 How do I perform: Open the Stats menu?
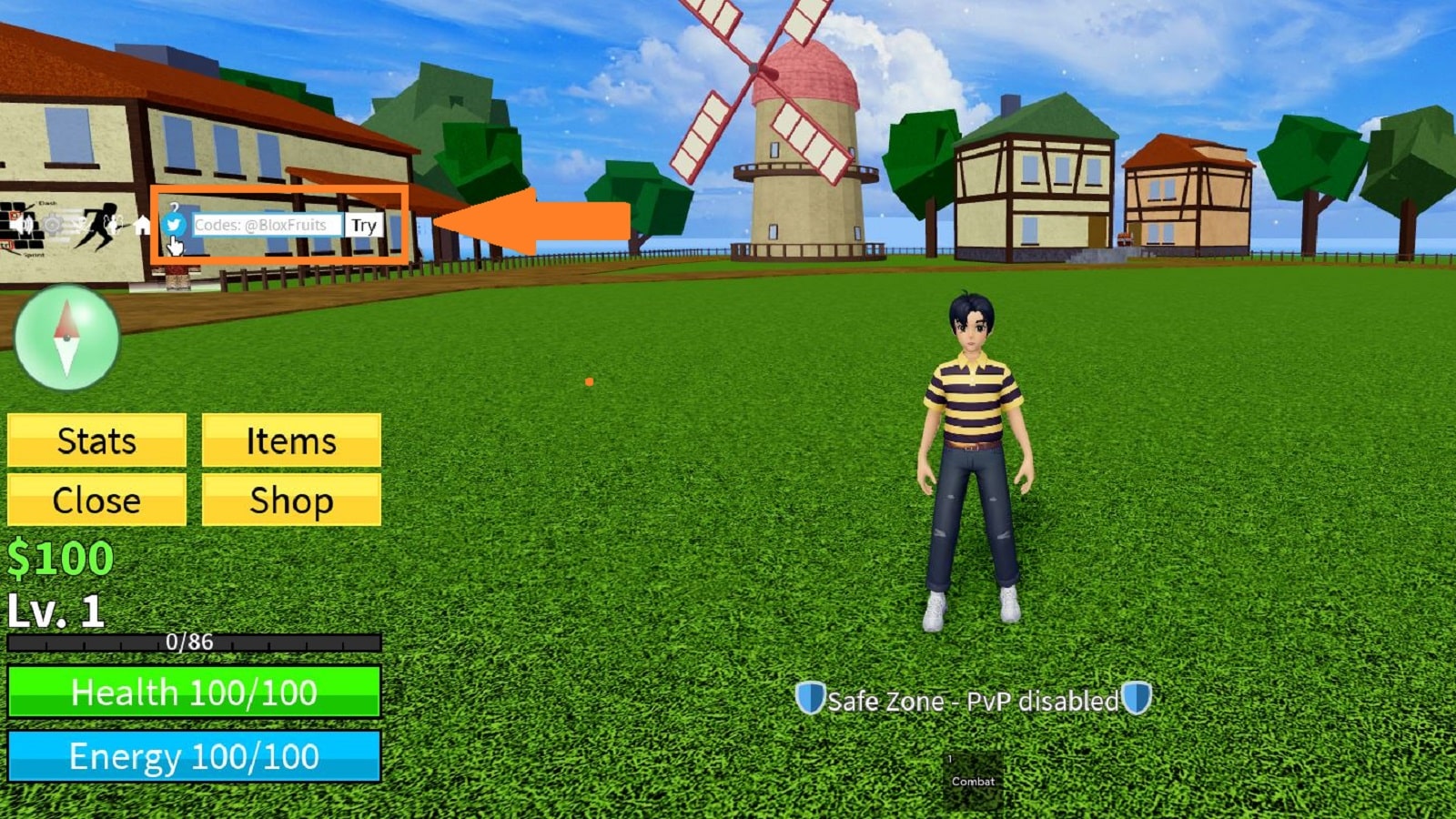click(x=96, y=441)
